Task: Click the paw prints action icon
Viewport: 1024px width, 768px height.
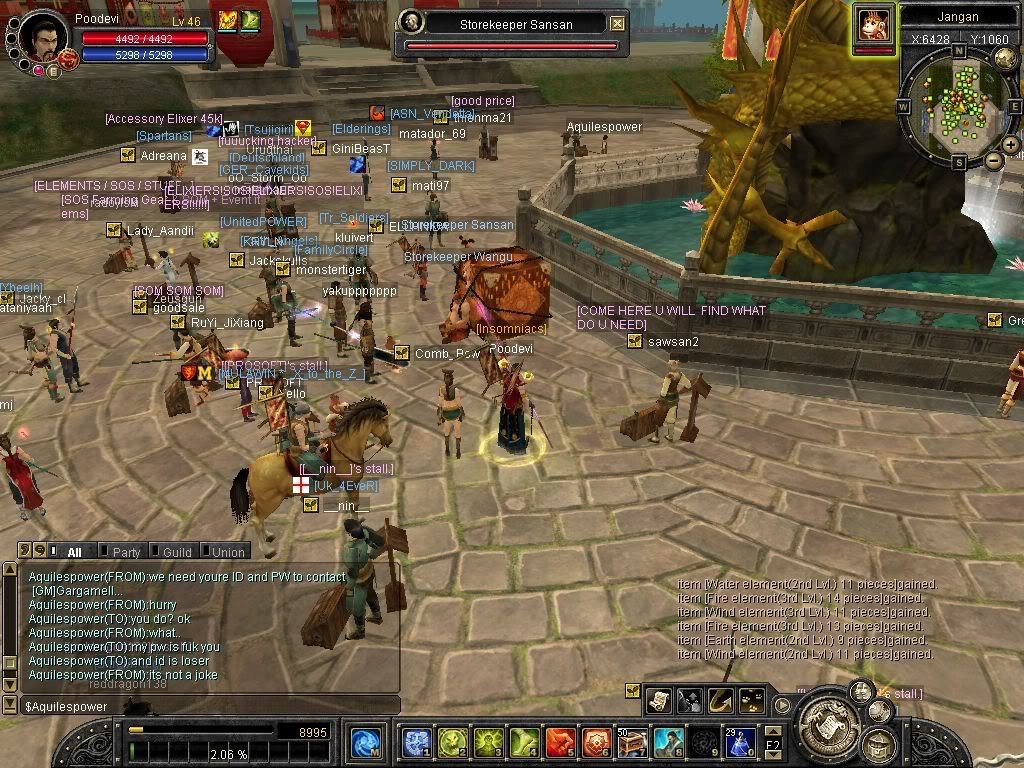Action: pyautogui.click(x=752, y=700)
